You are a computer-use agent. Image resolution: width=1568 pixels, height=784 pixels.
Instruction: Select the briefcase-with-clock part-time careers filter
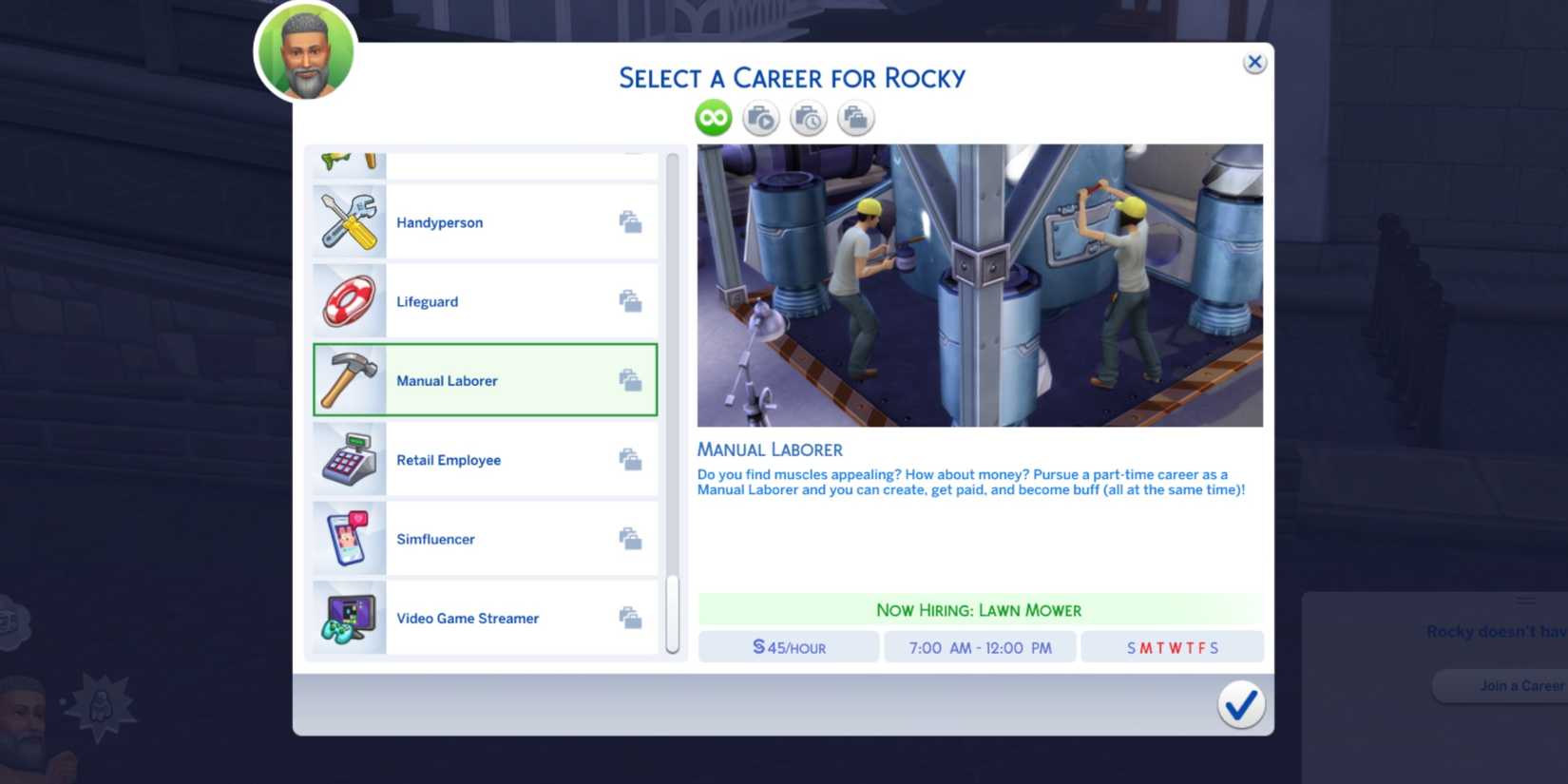808,117
